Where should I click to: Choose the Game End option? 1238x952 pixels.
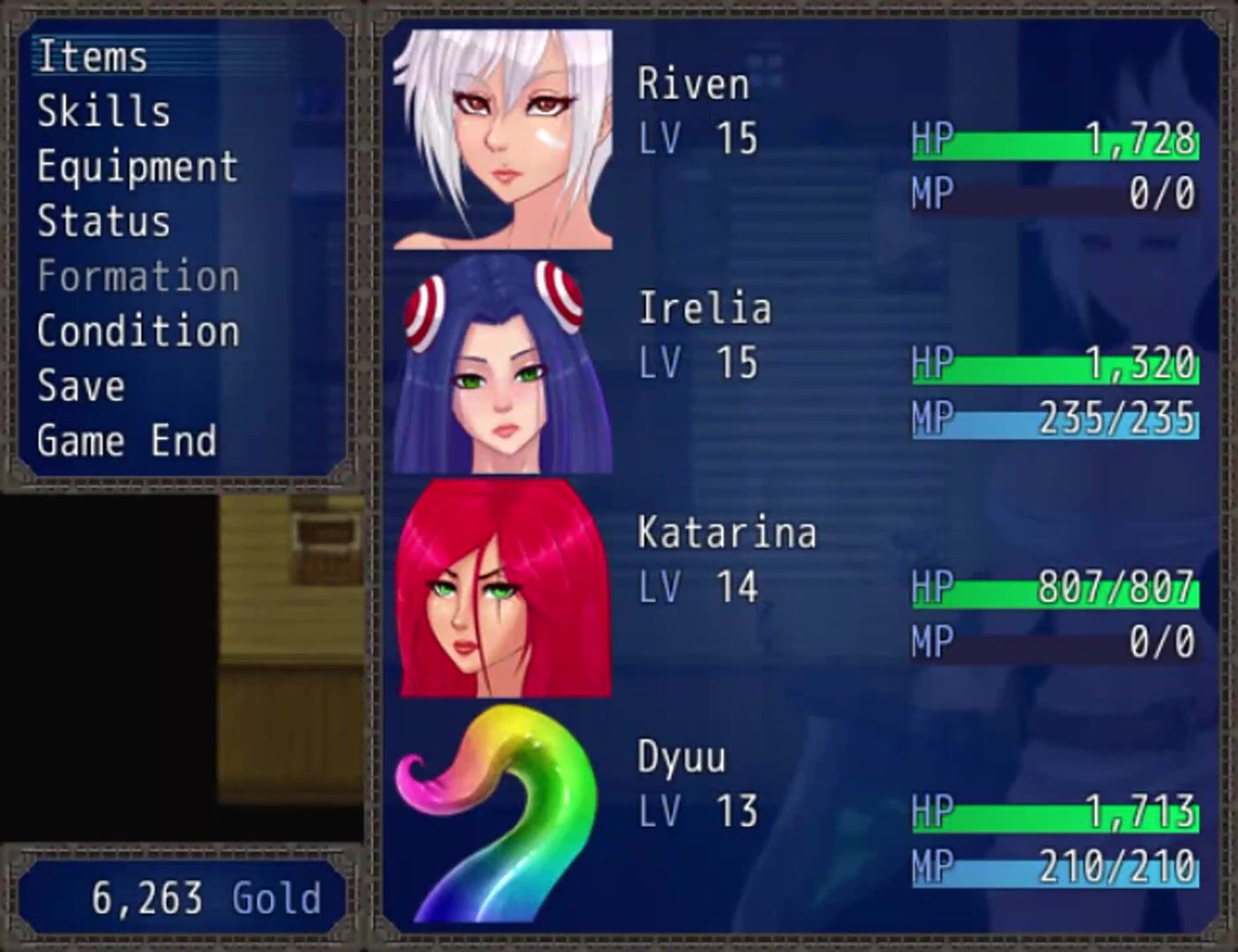[x=126, y=441]
